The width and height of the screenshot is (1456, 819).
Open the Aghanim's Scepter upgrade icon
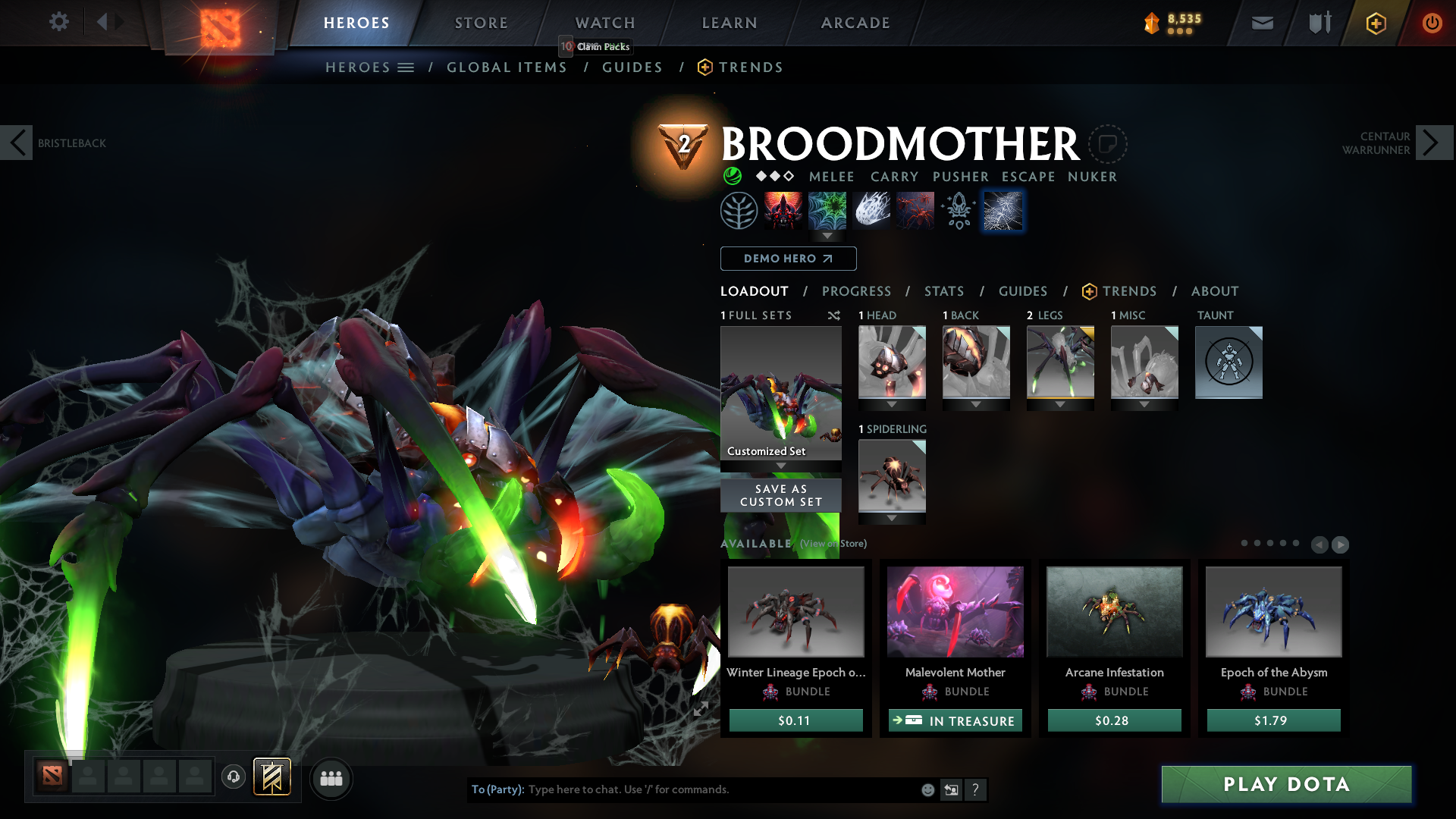click(x=959, y=210)
